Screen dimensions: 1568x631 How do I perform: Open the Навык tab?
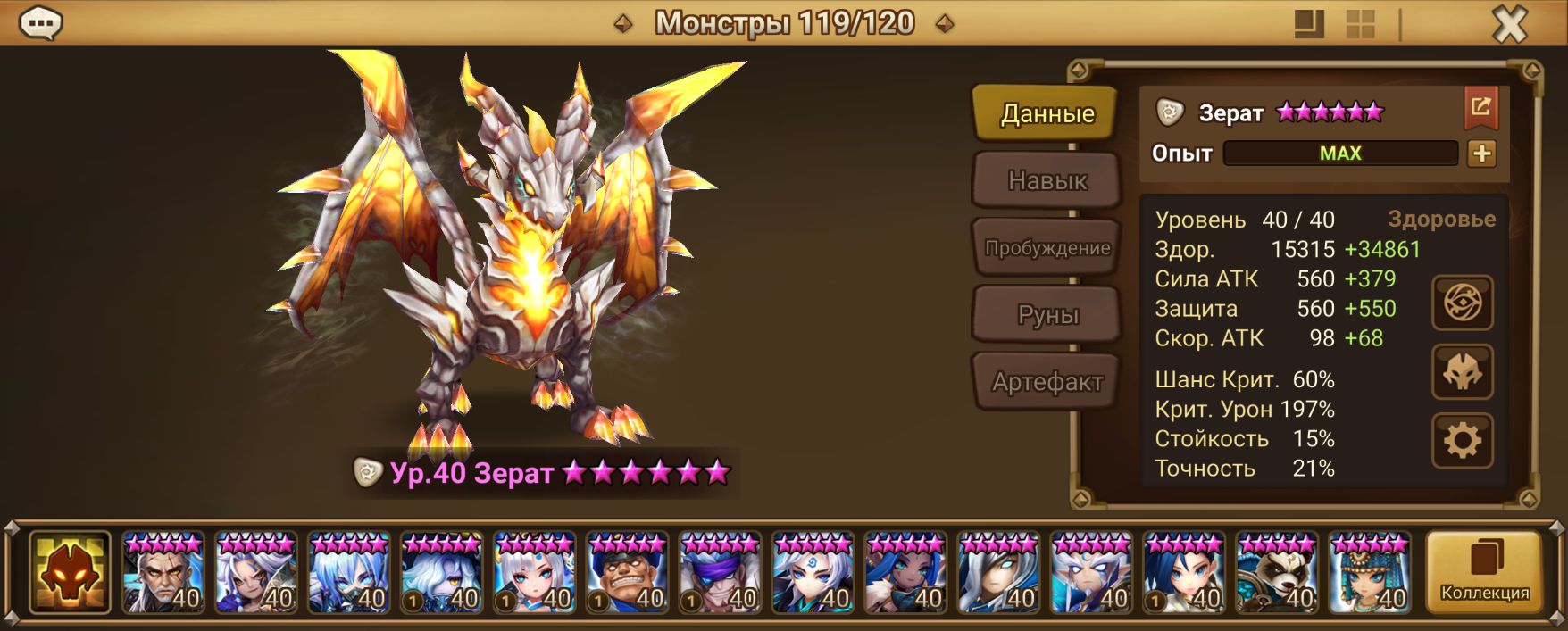tap(1047, 180)
